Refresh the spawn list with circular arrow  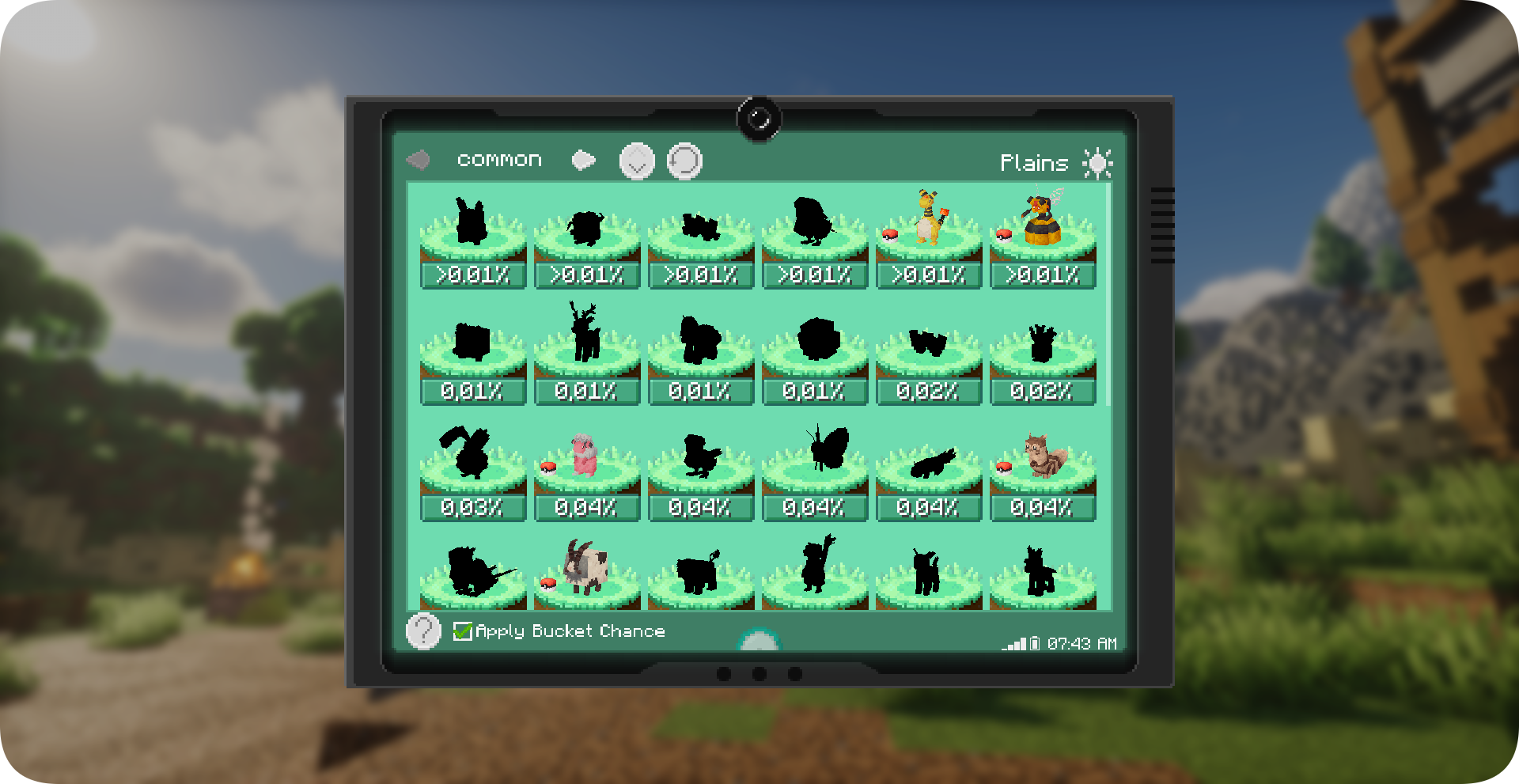[684, 161]
